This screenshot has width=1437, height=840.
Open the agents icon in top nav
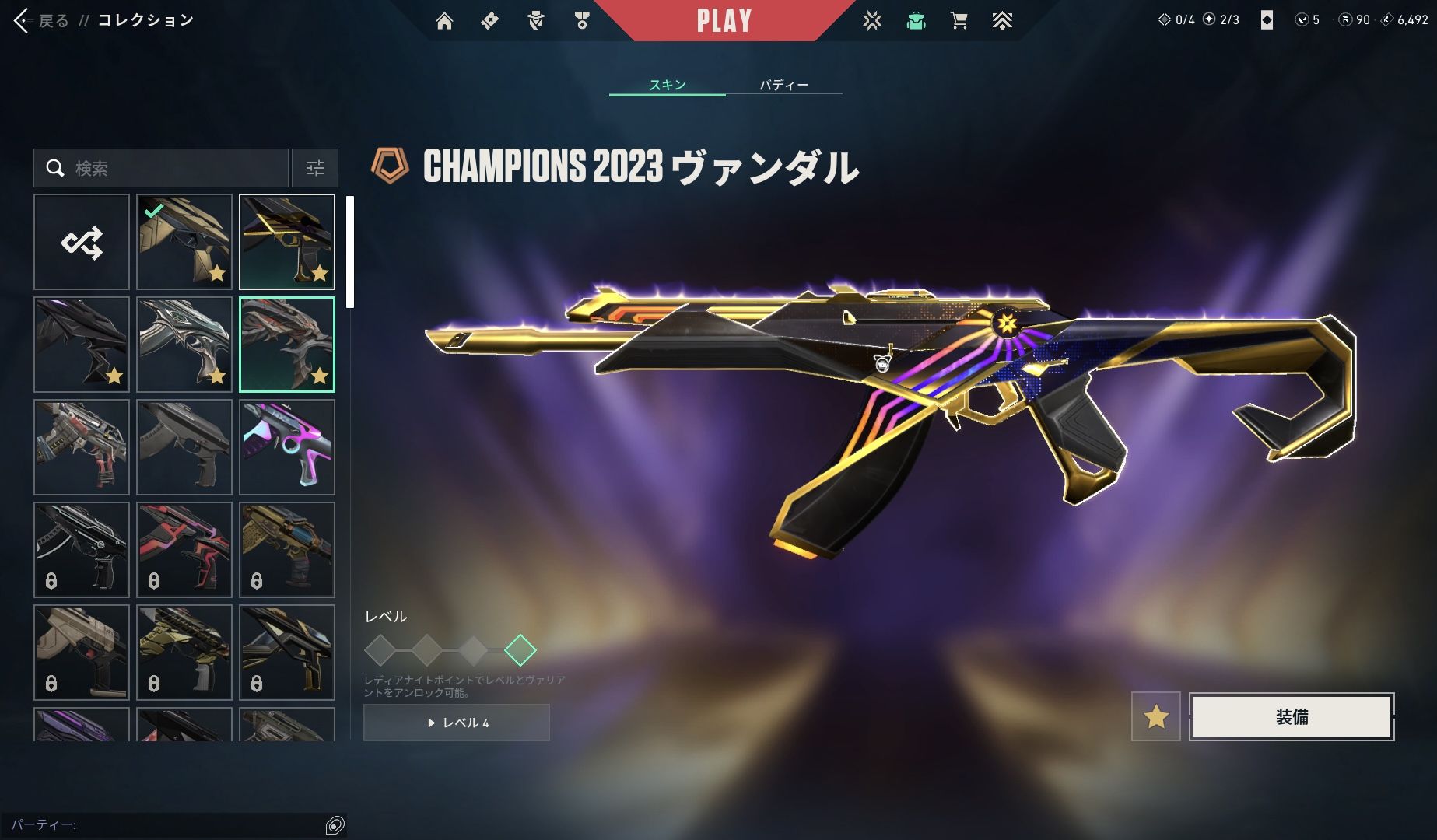click(536, 21)
